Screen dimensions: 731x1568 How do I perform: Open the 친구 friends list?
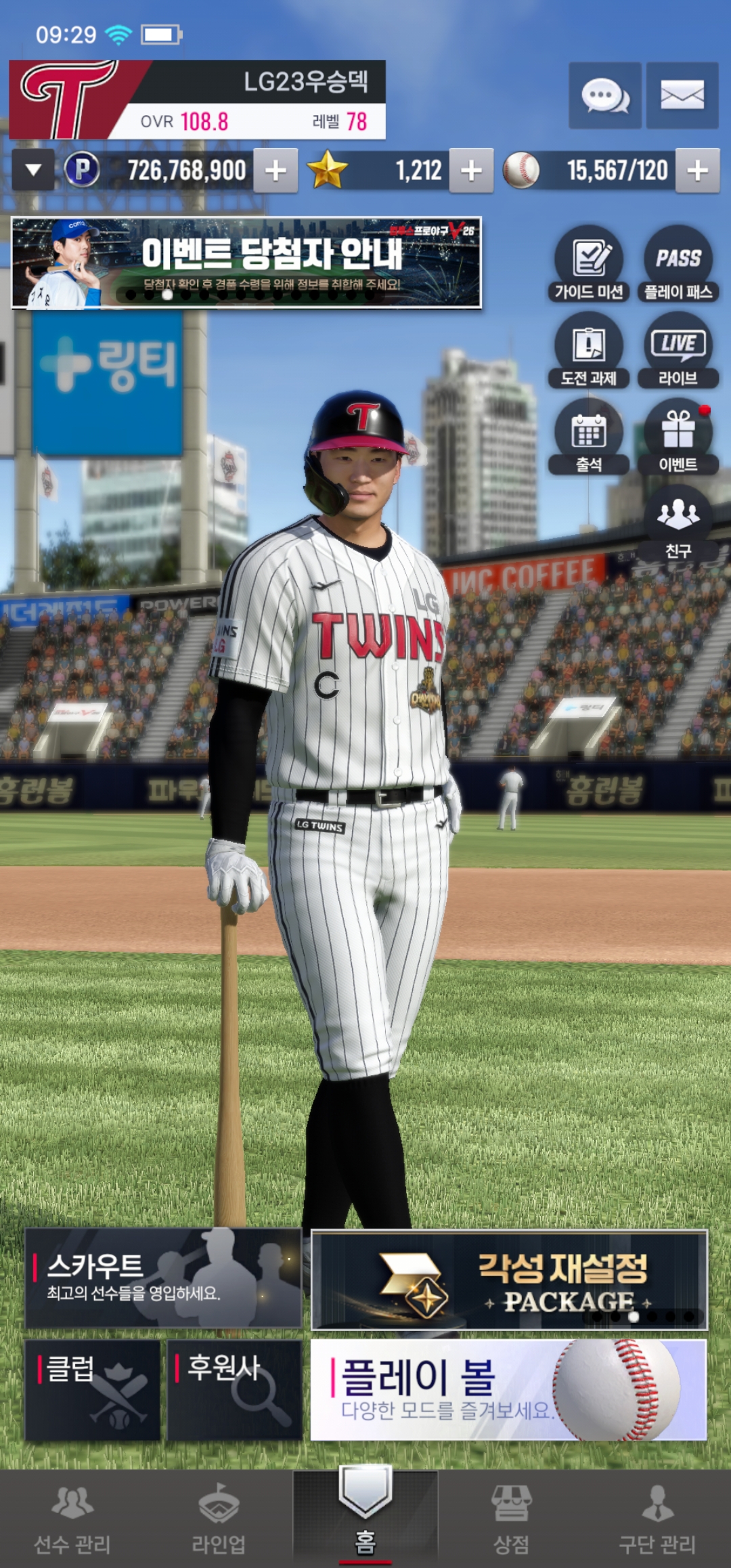coord(678,523)
